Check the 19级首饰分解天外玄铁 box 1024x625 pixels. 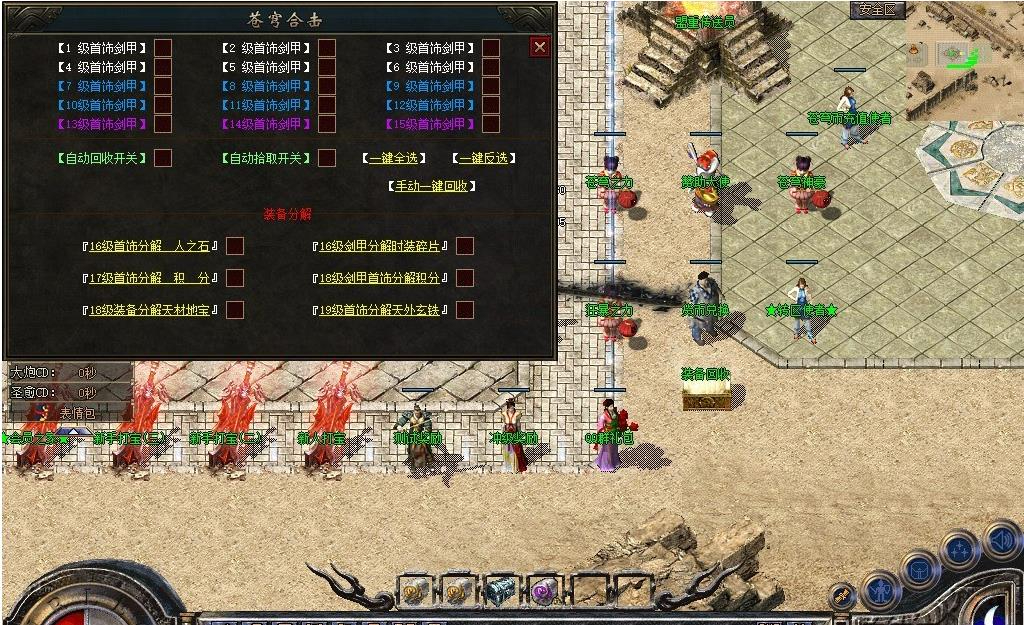[465, 310]
